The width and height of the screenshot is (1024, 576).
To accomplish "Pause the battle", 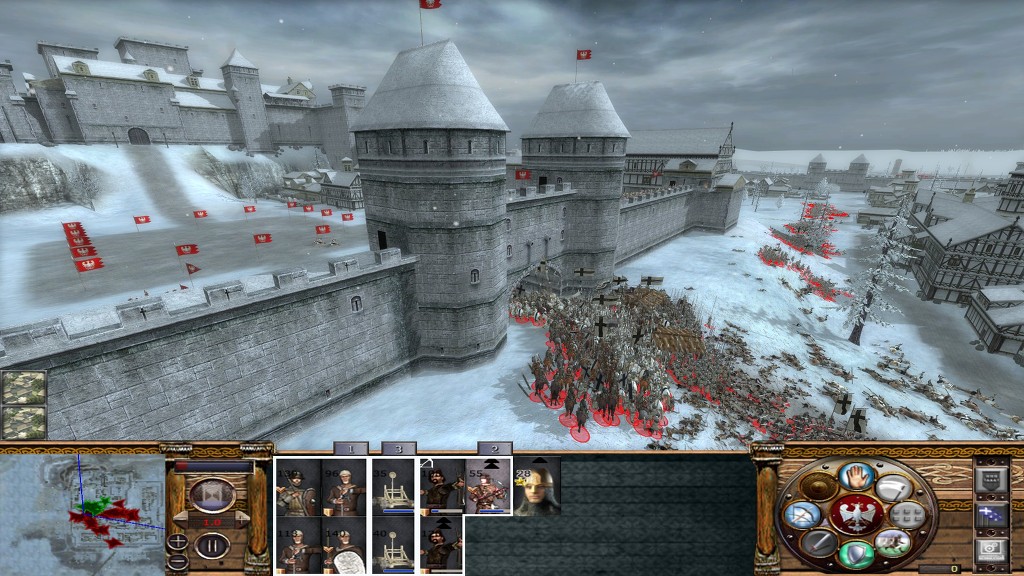I will pyautogui.click(x=212, y=546).
